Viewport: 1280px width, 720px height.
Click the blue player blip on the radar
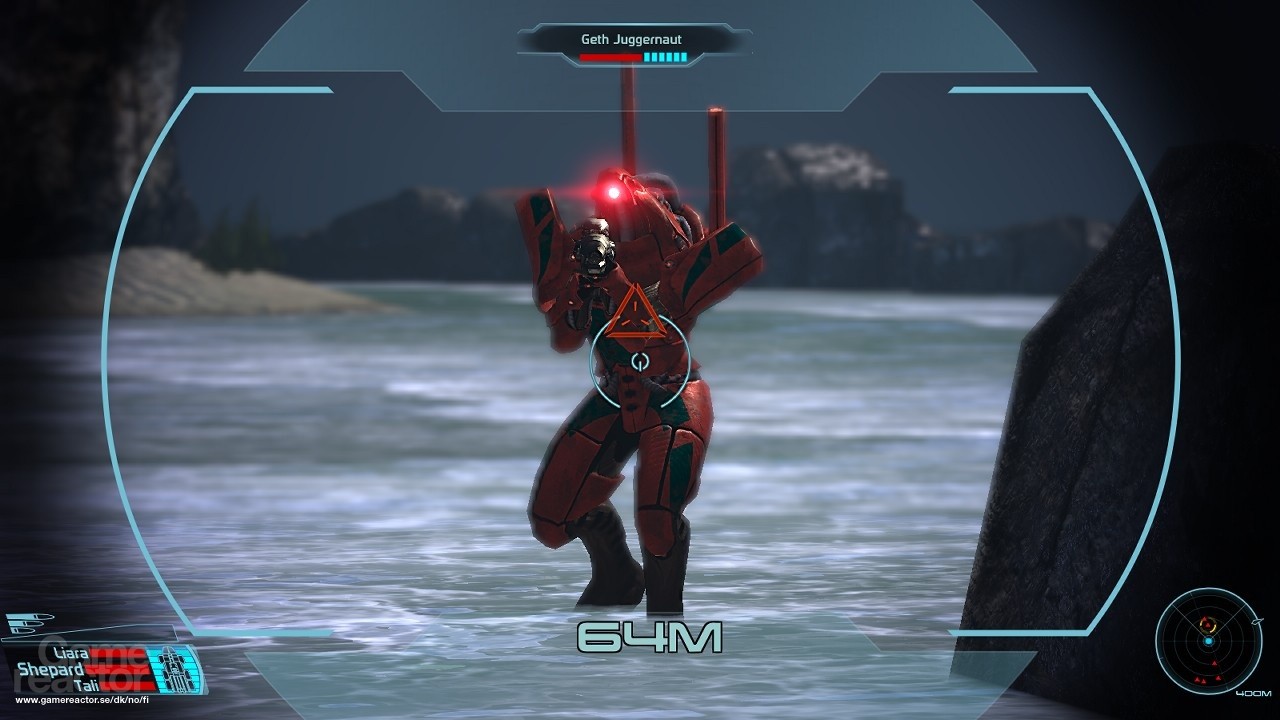click(x=1209, y=641)
